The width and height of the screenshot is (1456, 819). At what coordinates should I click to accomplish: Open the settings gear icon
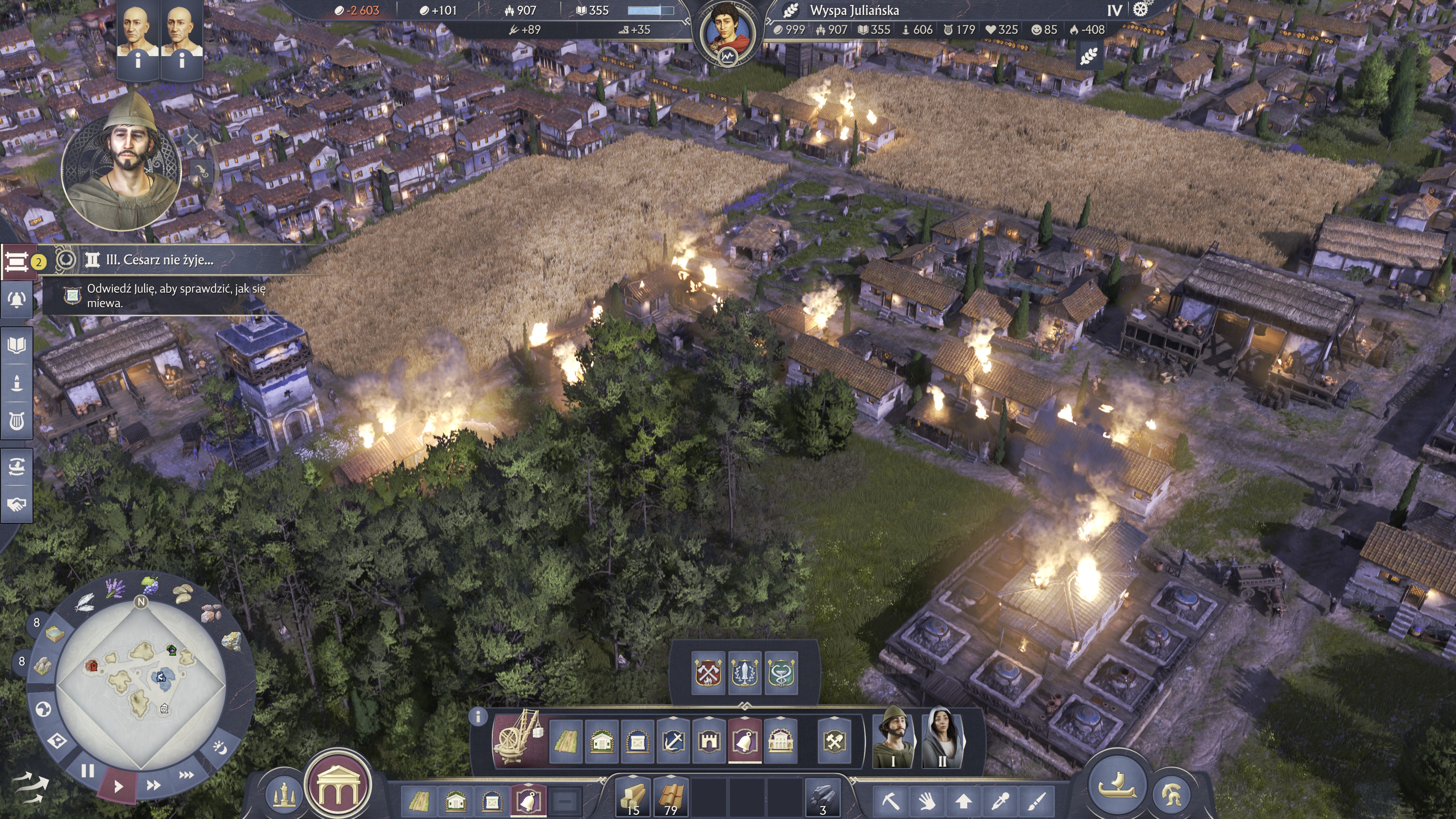[x=1140, y=9]
